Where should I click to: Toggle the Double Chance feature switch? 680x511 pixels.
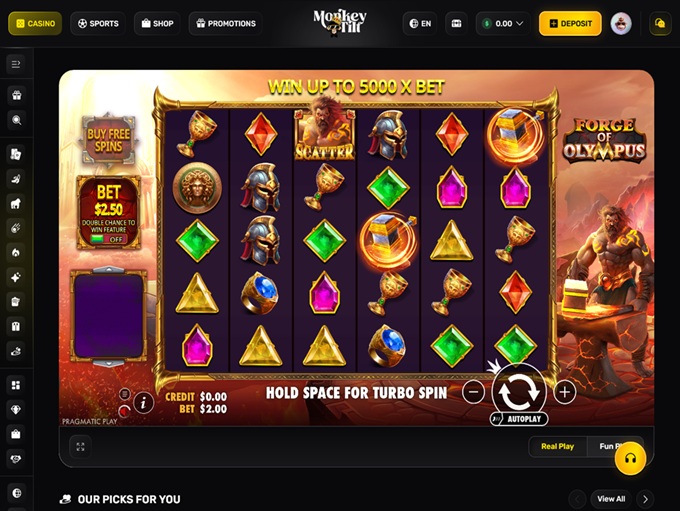(109, 239)
